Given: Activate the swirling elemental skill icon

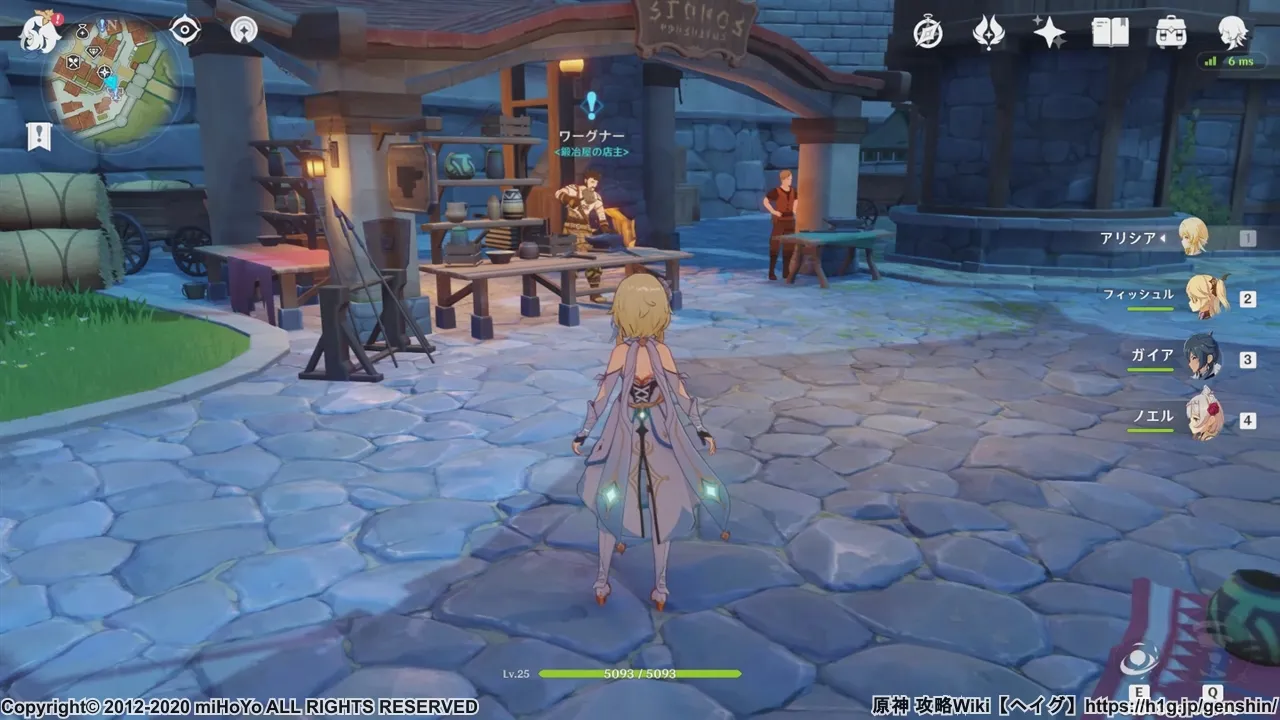Looking at the screenshot, I should (1139, 662).
